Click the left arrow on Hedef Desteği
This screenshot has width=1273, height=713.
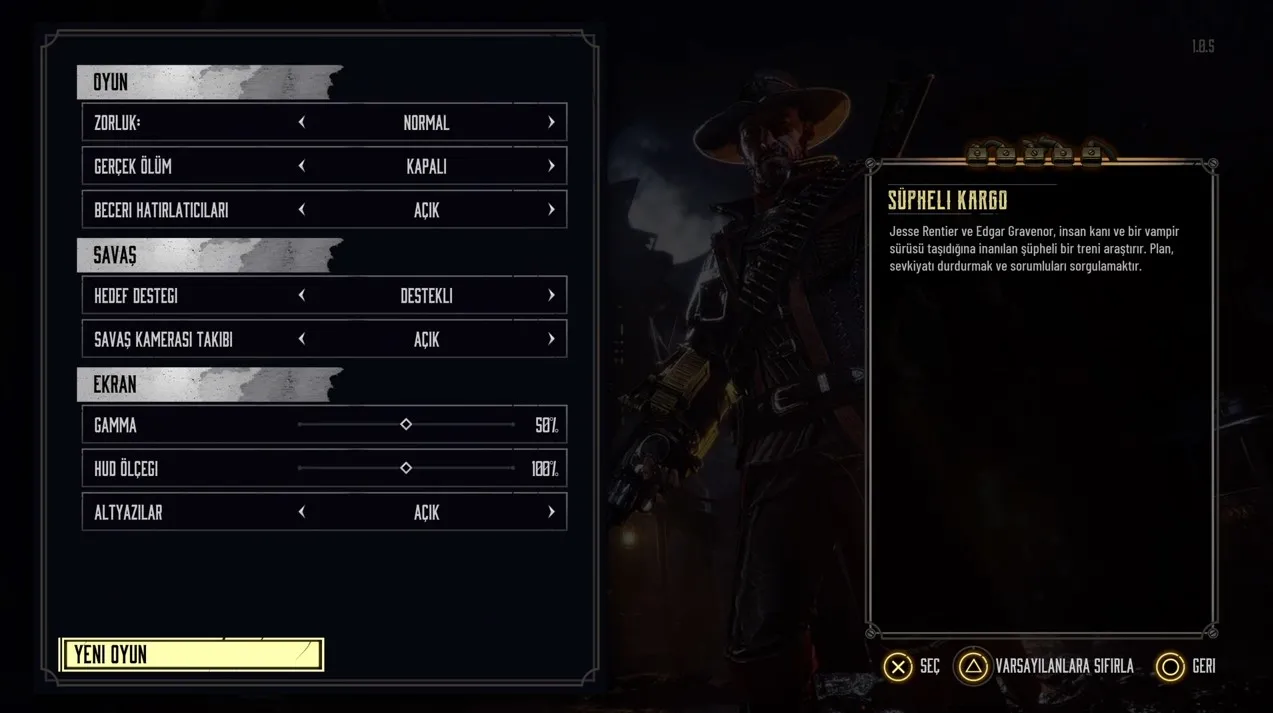[x=302, y=296]
